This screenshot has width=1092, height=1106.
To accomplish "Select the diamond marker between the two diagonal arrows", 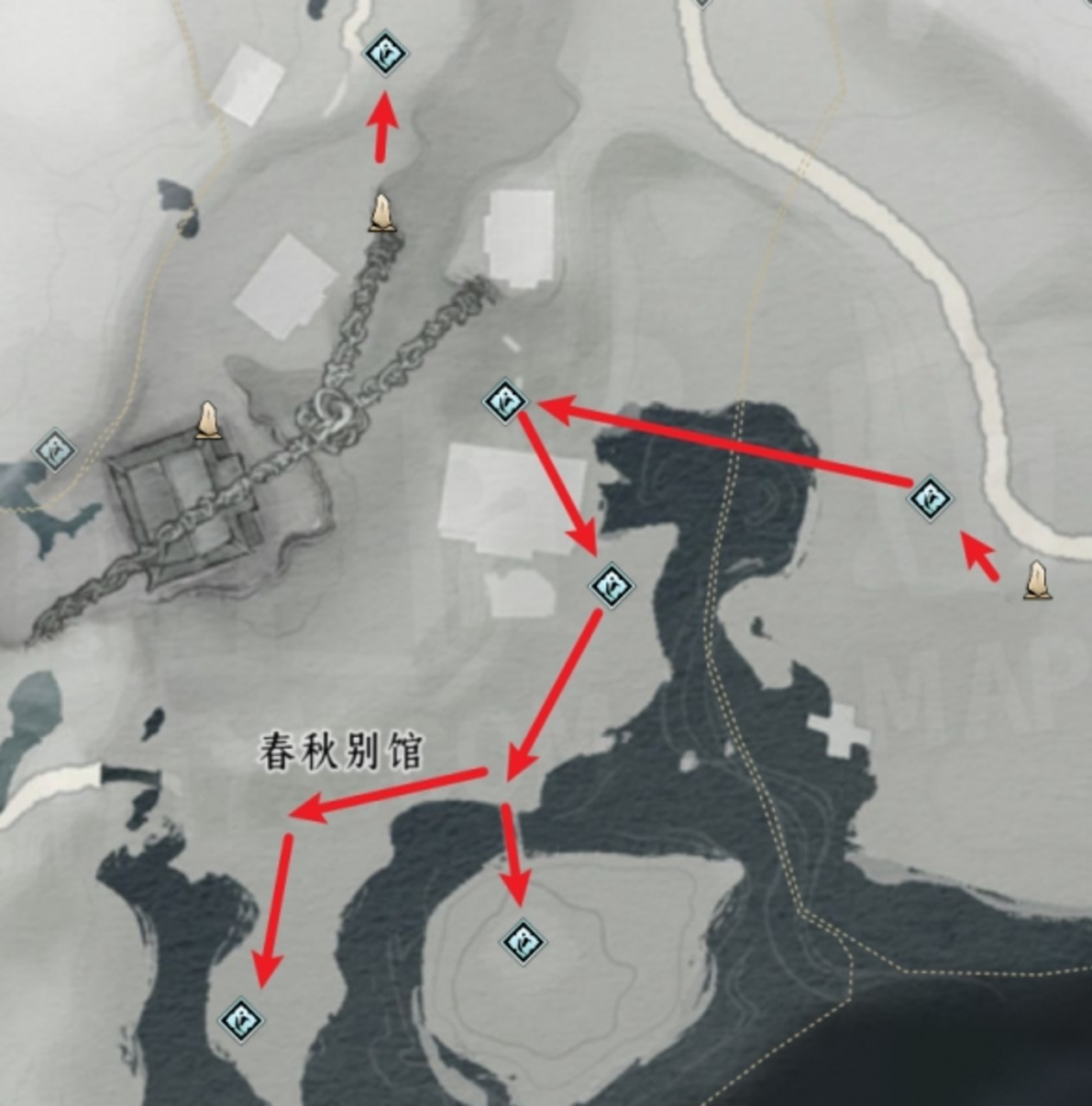I will click(x=612, y=587).
